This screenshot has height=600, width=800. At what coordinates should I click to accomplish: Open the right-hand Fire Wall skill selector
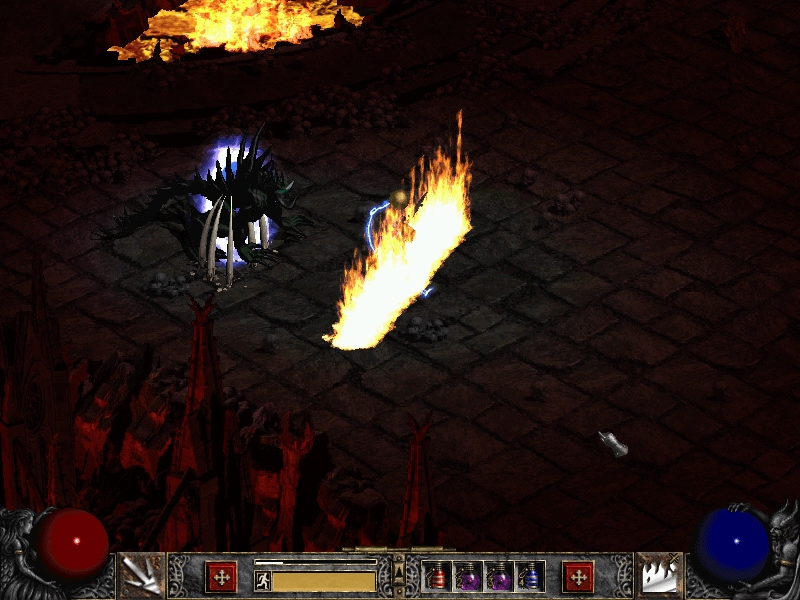[x=659, y=575]
